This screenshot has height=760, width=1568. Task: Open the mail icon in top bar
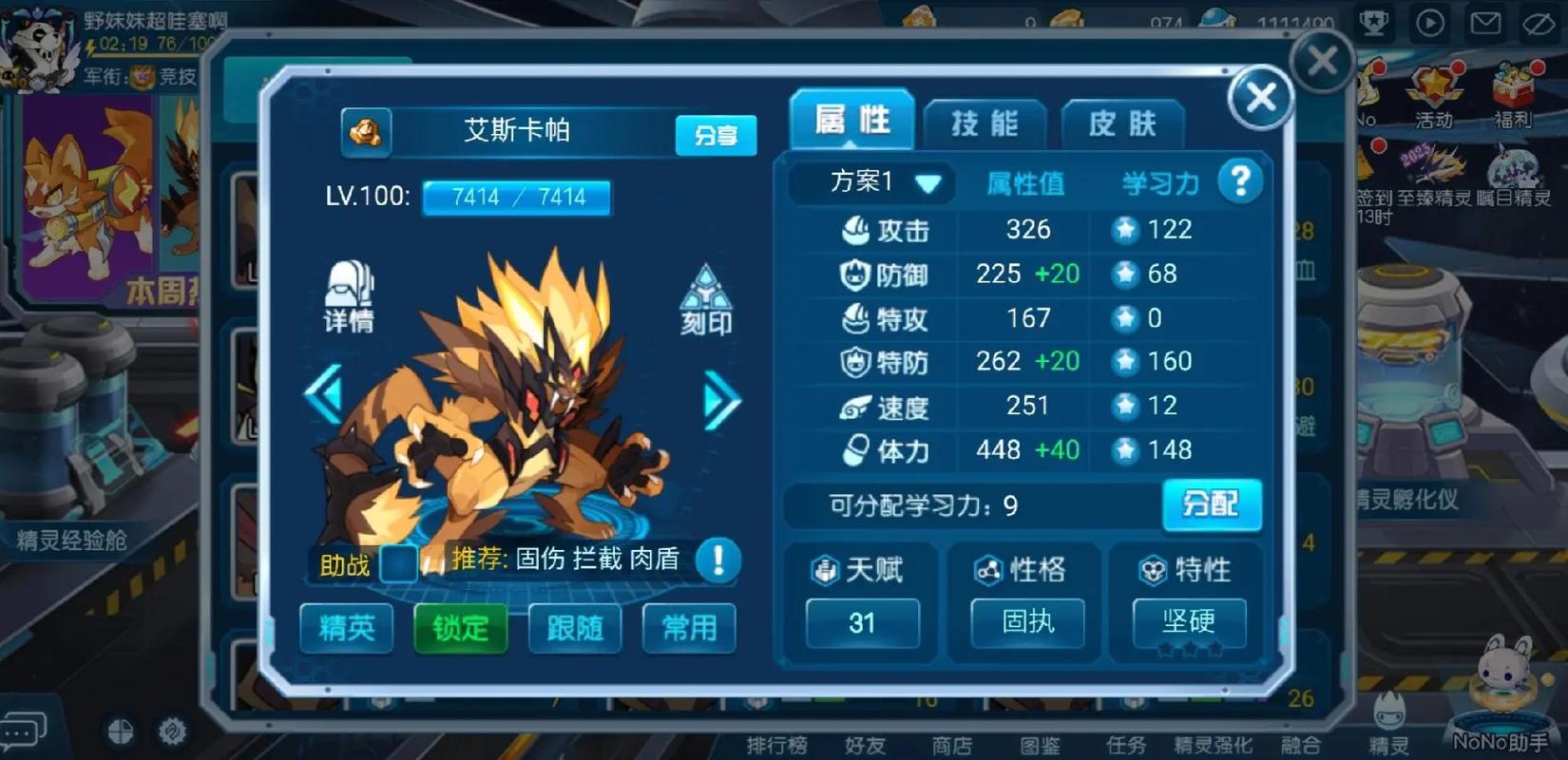pyautogui.click(x=1486, y=24)
